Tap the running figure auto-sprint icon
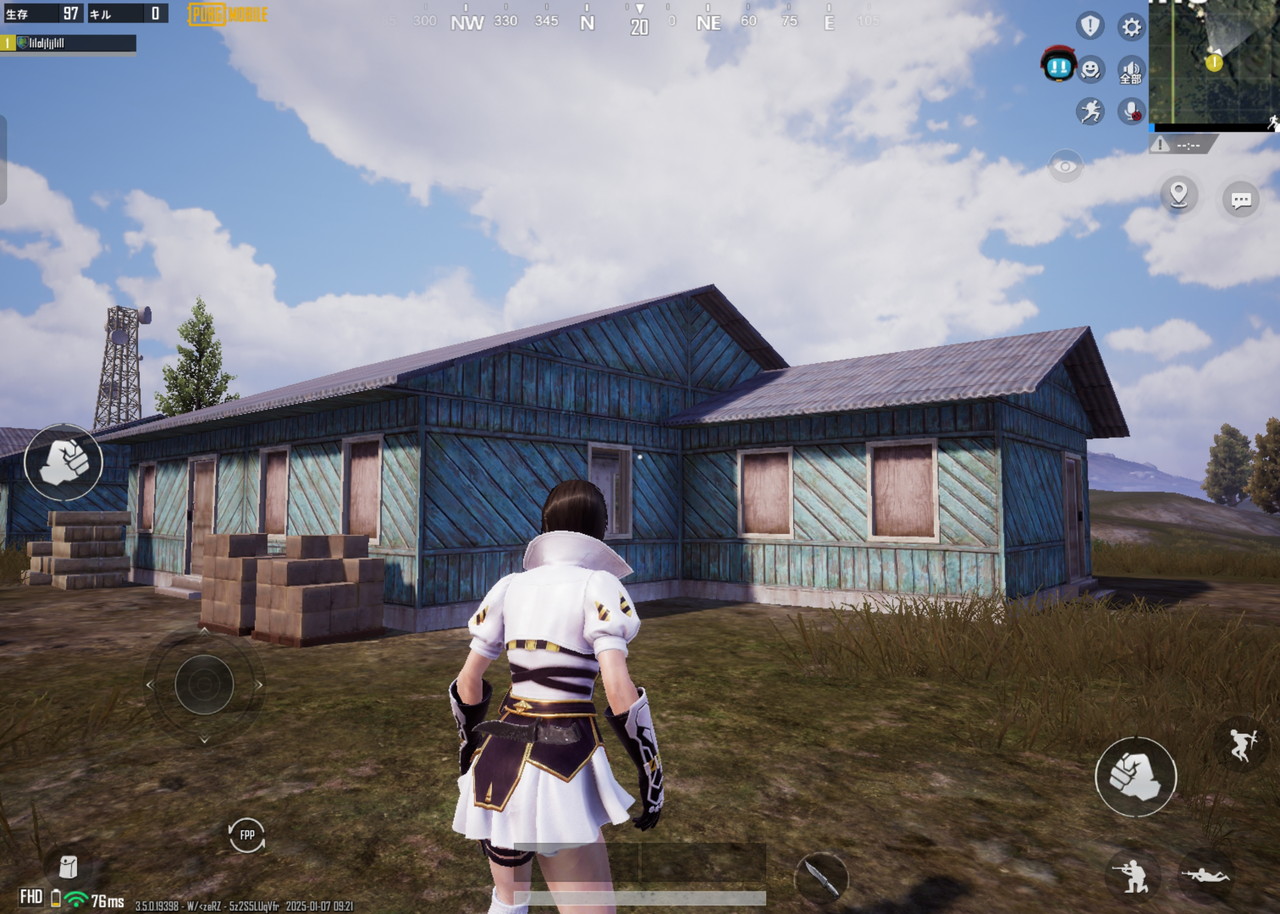The height and width of the screenshot is (914, 1280). coord(1090,111)
